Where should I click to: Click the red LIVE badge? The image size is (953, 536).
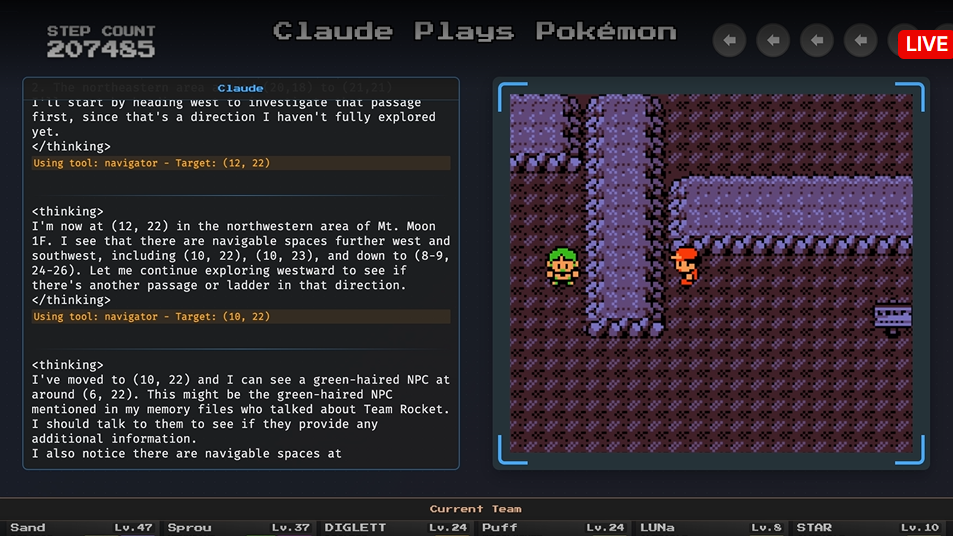[925, 44]
